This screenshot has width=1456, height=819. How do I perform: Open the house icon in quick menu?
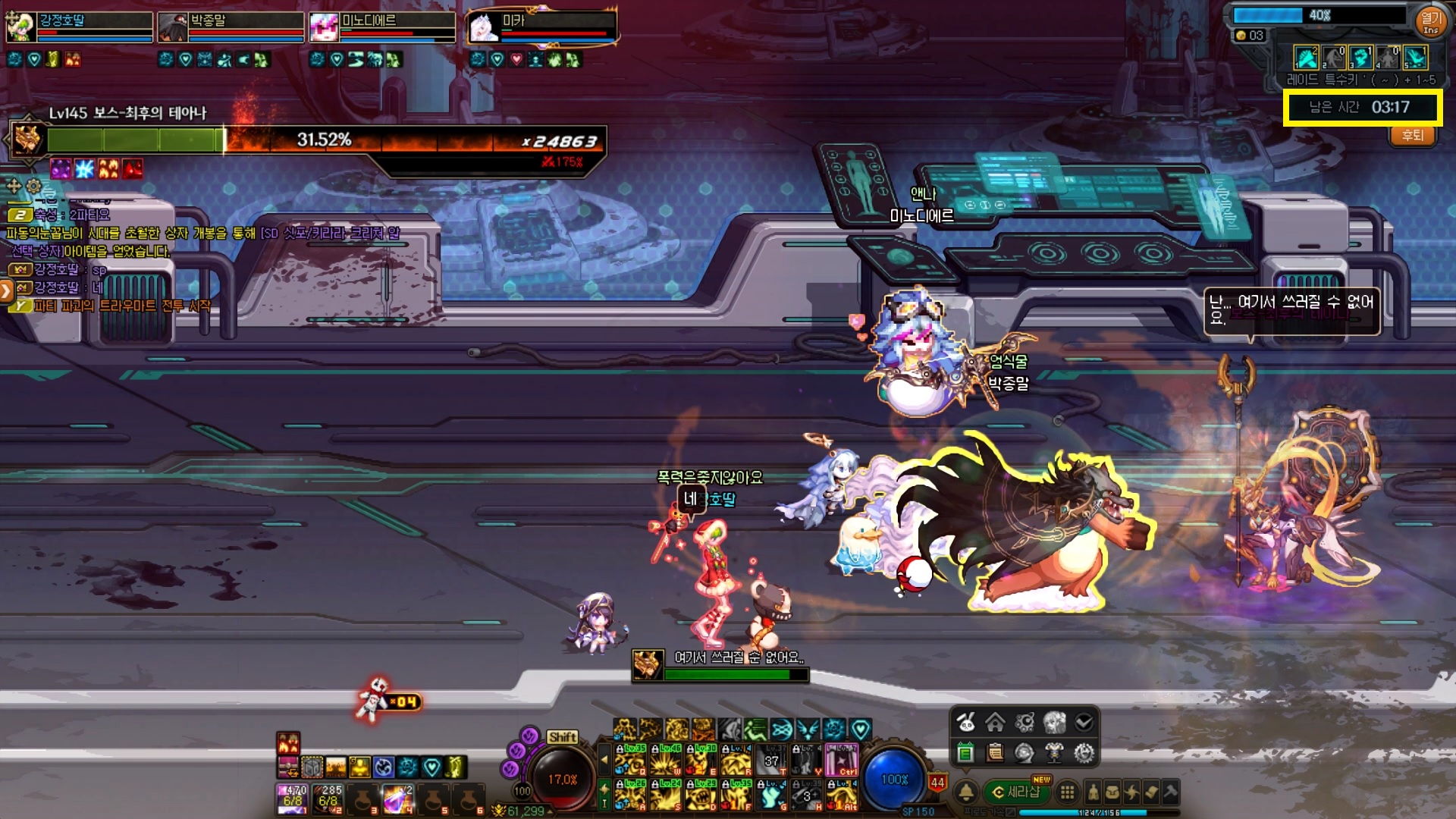pyautogui.click(x=995, y=723)
